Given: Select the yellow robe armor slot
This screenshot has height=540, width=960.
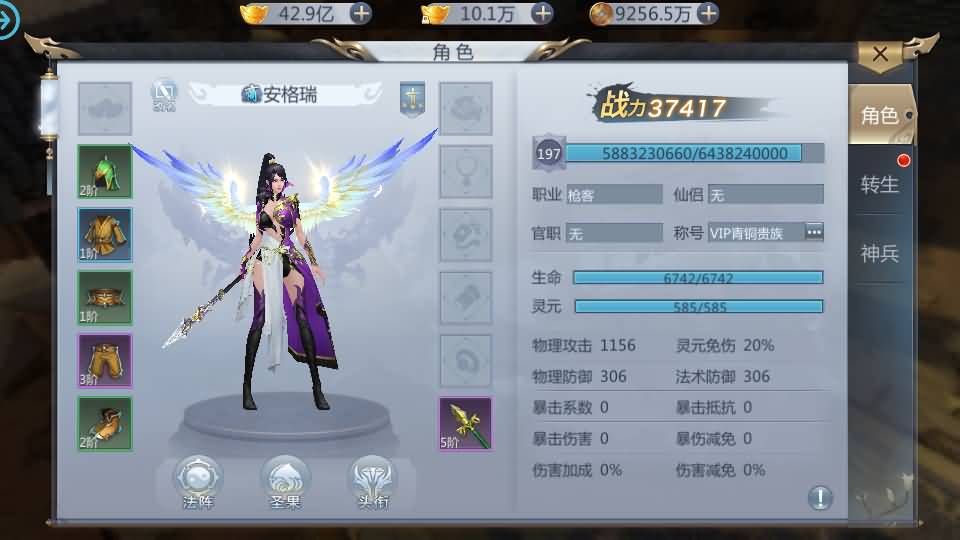Looking at the screenshot, I should [x=105, y=235].
